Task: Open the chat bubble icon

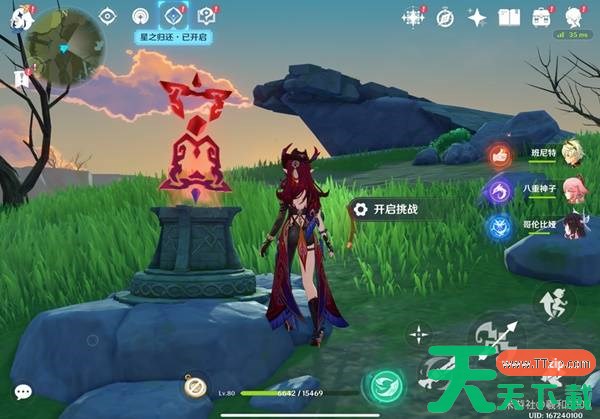Action: 22,392
